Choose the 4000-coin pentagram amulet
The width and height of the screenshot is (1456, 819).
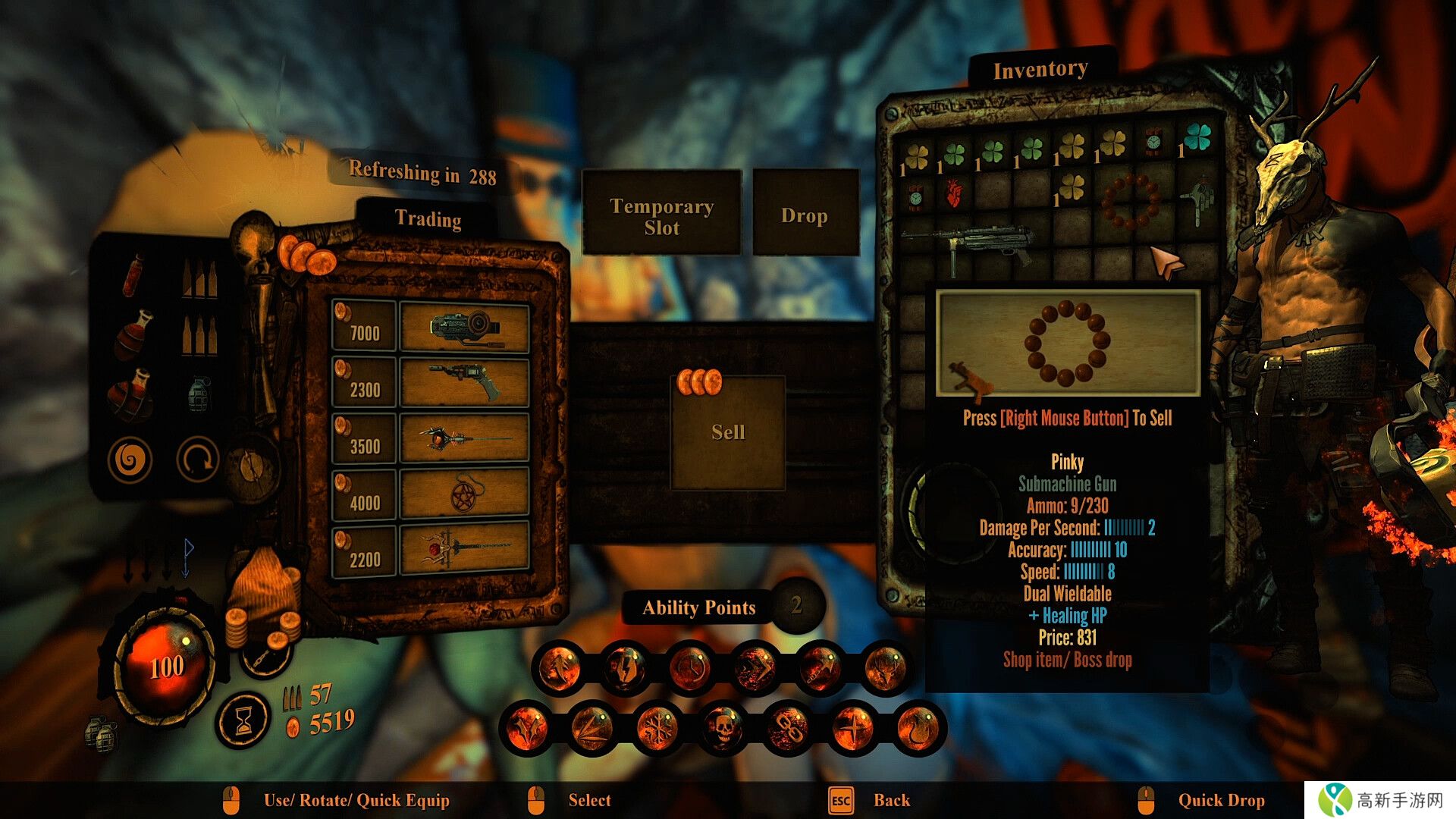point(464,497)
